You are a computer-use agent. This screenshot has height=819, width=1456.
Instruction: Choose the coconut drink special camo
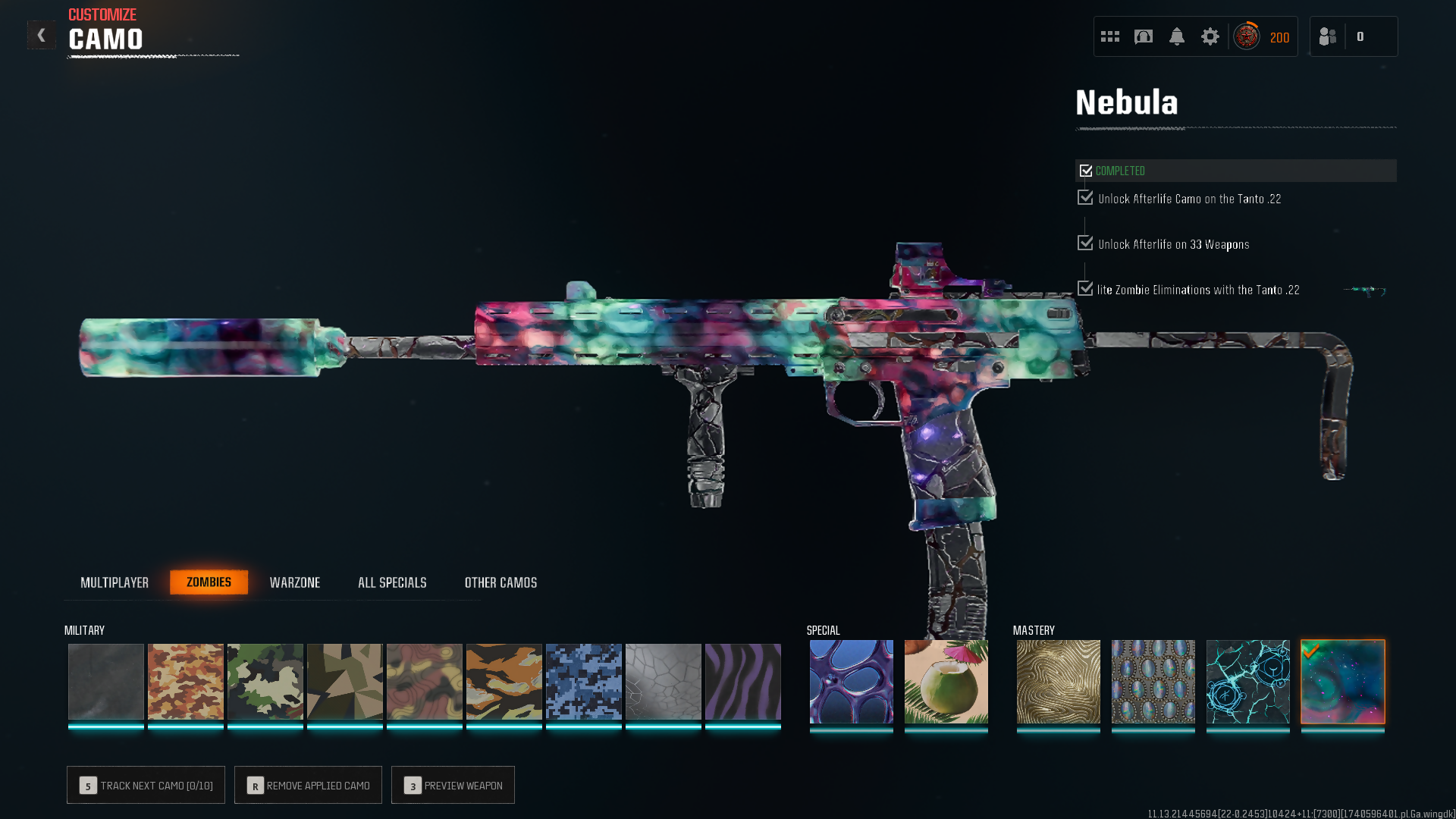tap(946, 681)
